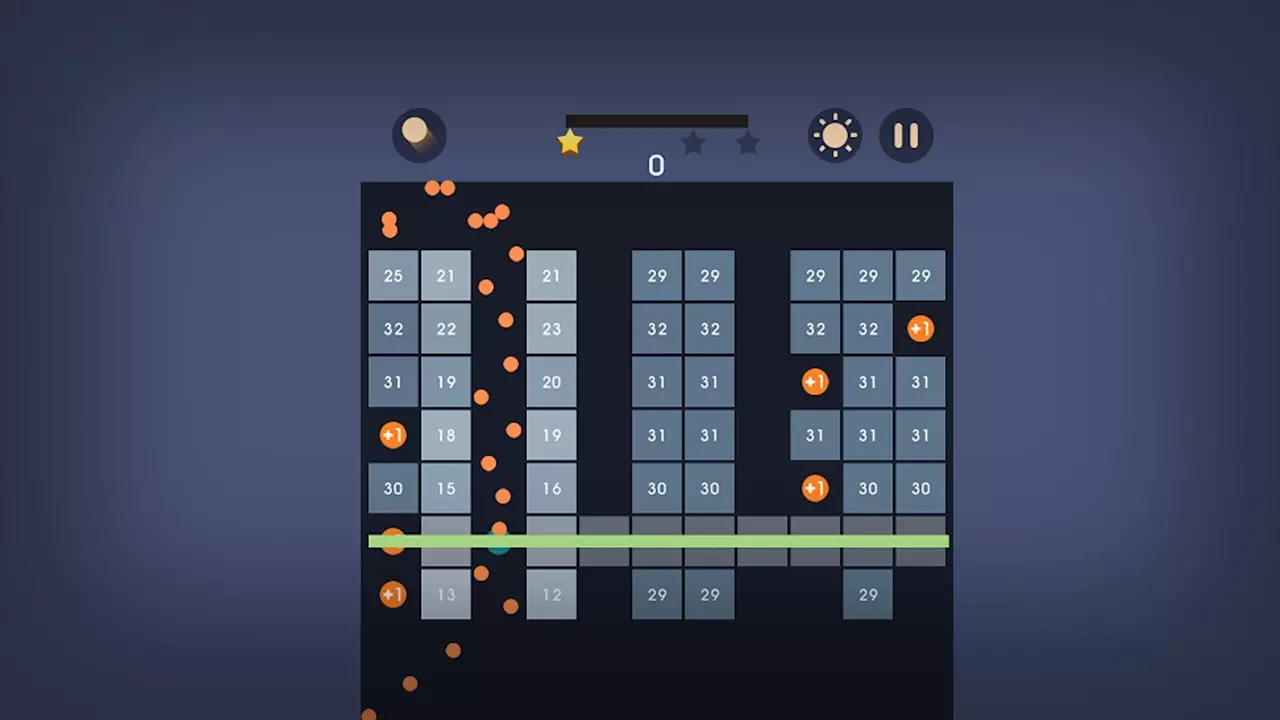Select the brick numbered 25
This screenshot has height=720, width=1280.
click(x=393, y=275)
